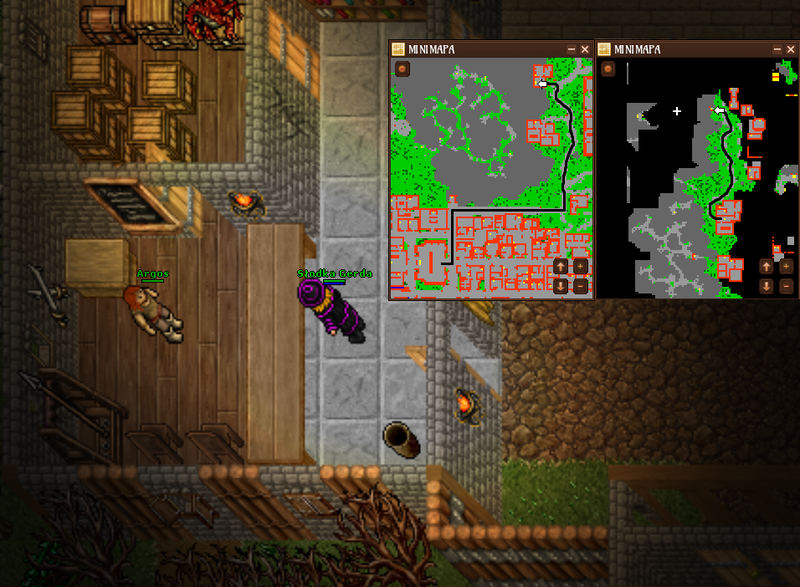
Task: Click the round center button on the black-background minimap
Action: point(608,69)
